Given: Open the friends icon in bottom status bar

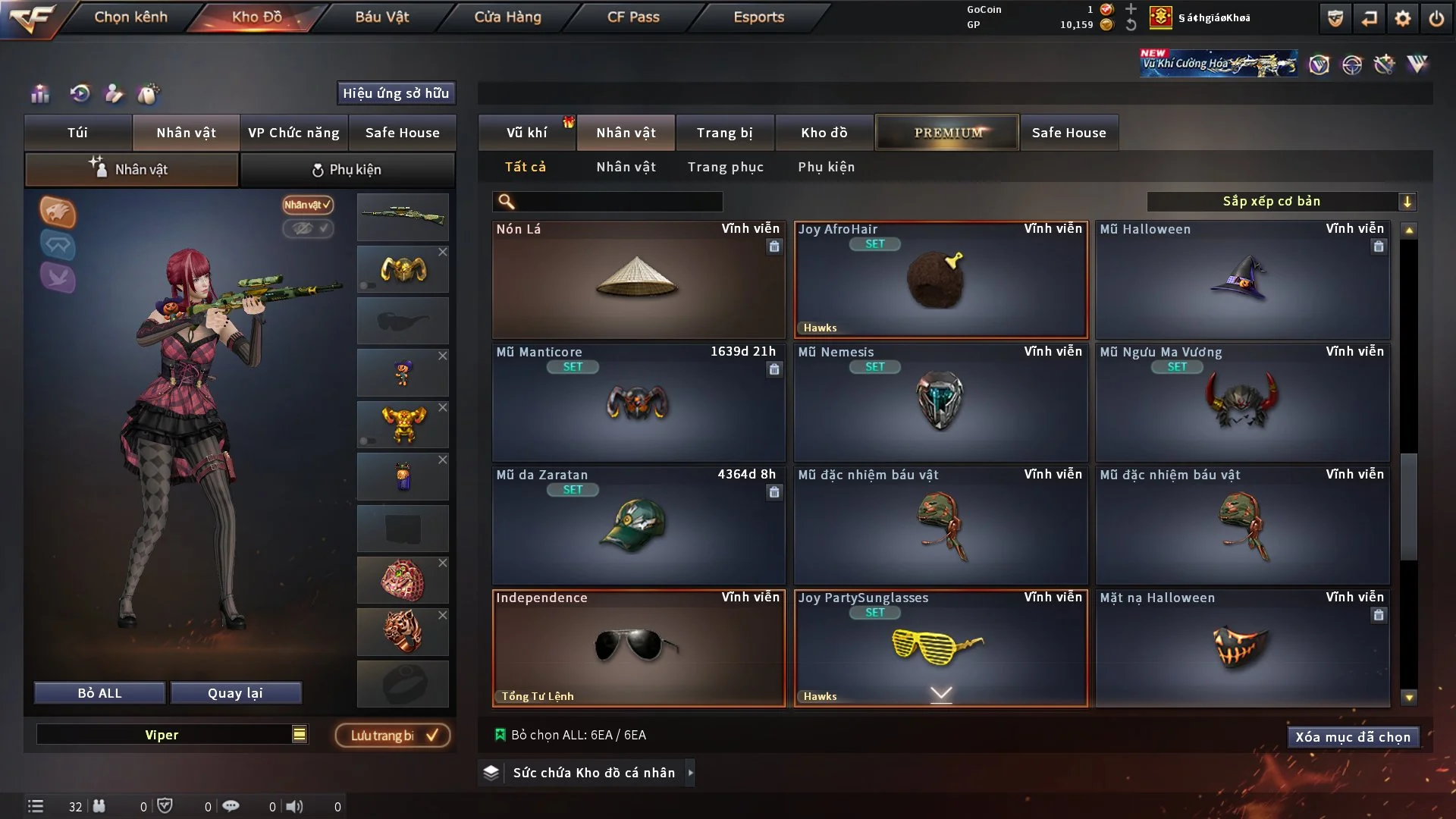Looking at the screenshot, I should click(99, 806).
